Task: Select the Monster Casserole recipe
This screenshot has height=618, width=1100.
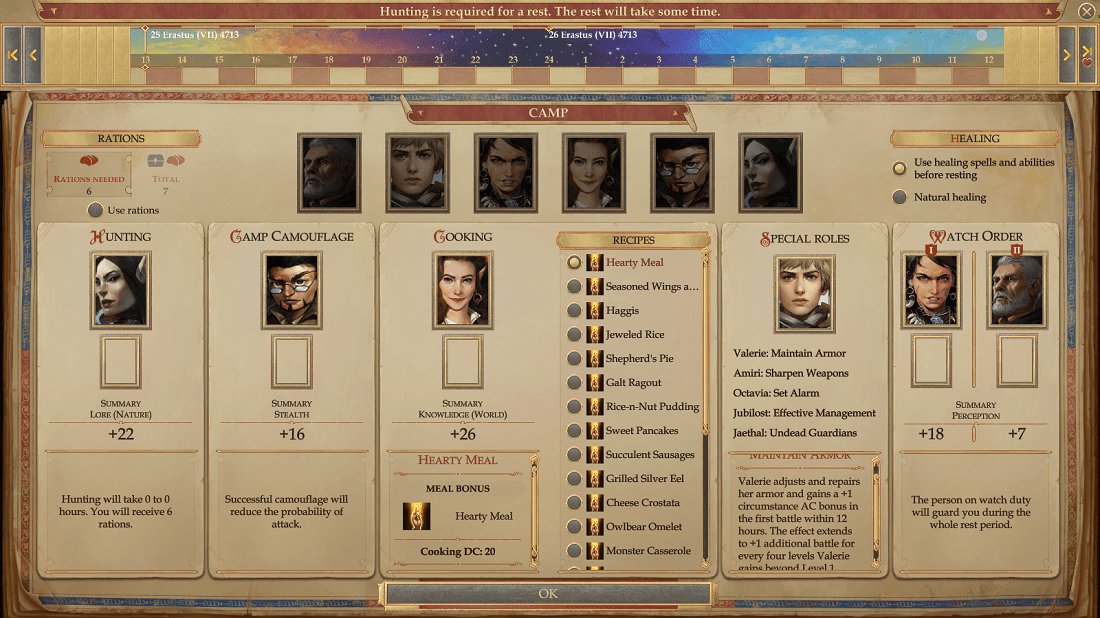Action: 574,550
